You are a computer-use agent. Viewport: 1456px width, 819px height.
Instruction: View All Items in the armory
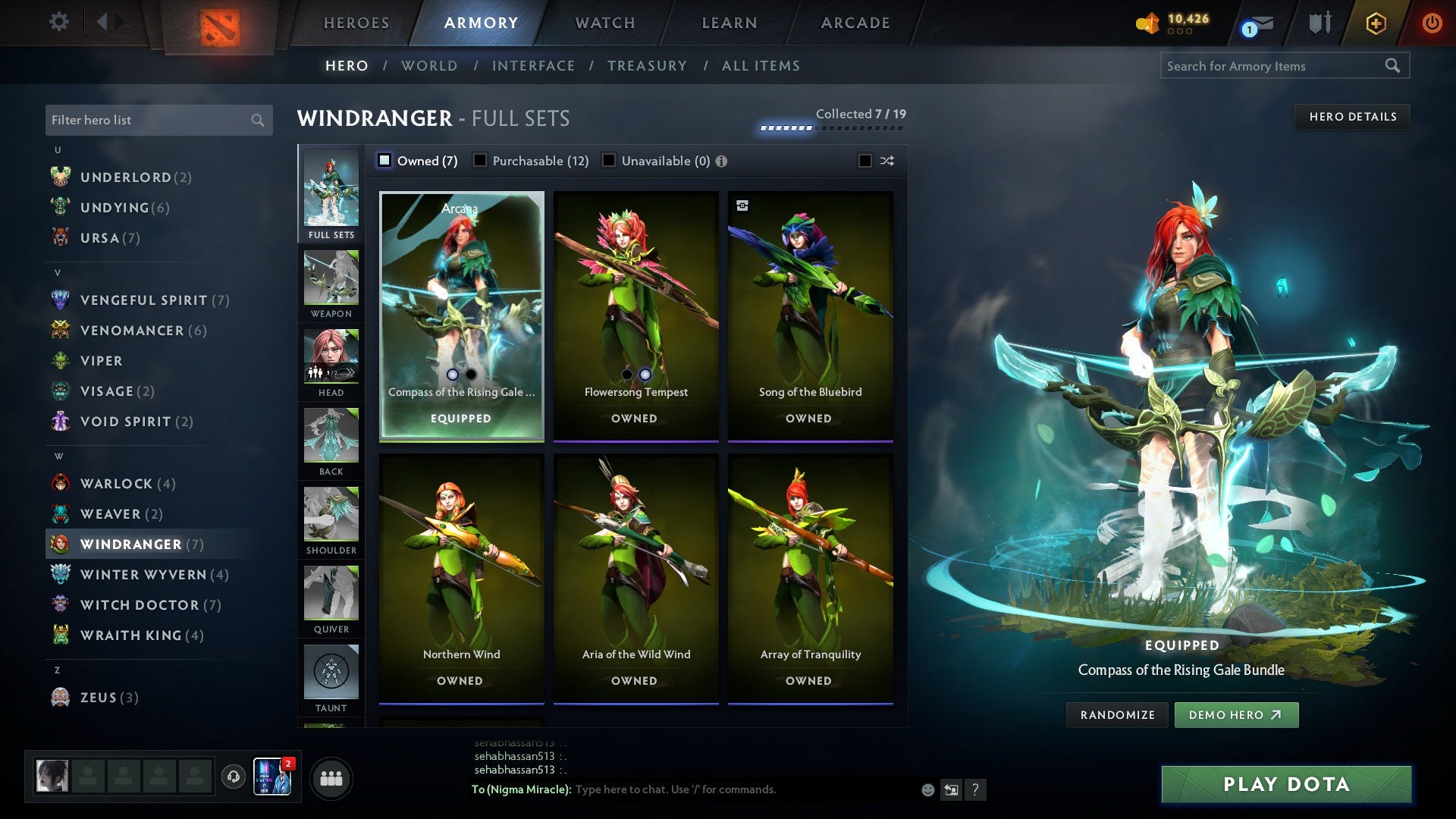761,66
